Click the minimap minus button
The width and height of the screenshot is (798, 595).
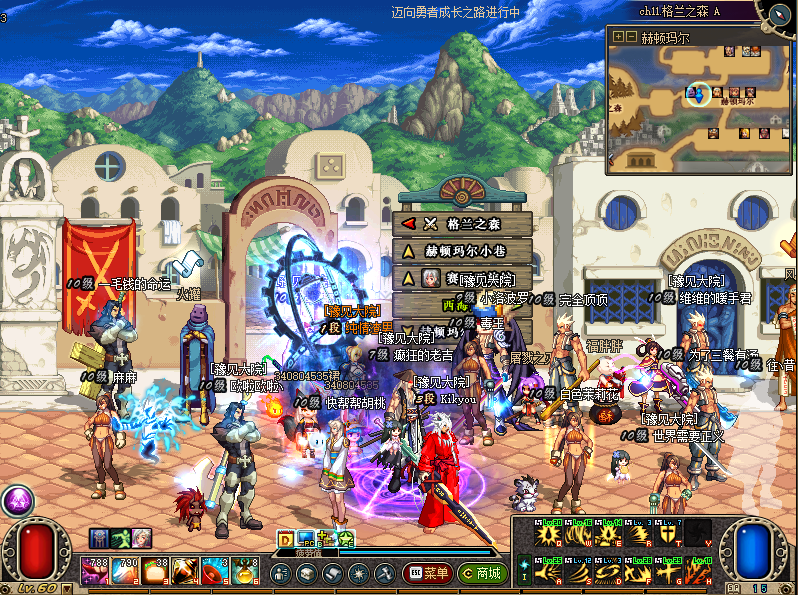[631, 37]
